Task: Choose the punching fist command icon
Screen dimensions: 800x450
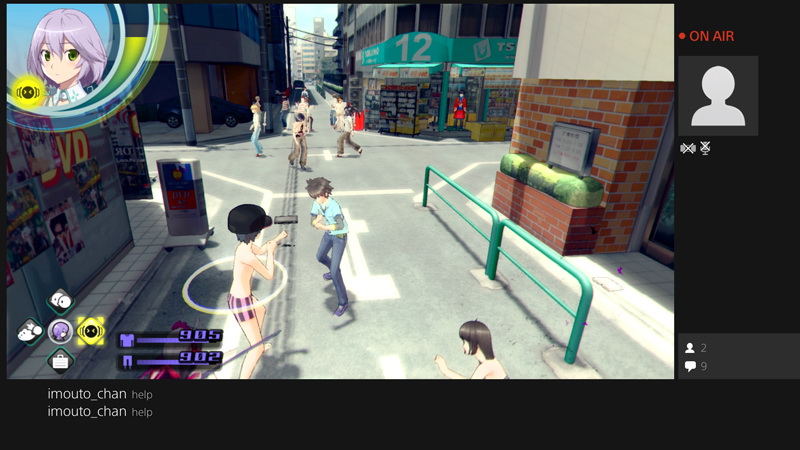Action: [x=29, y=330]
